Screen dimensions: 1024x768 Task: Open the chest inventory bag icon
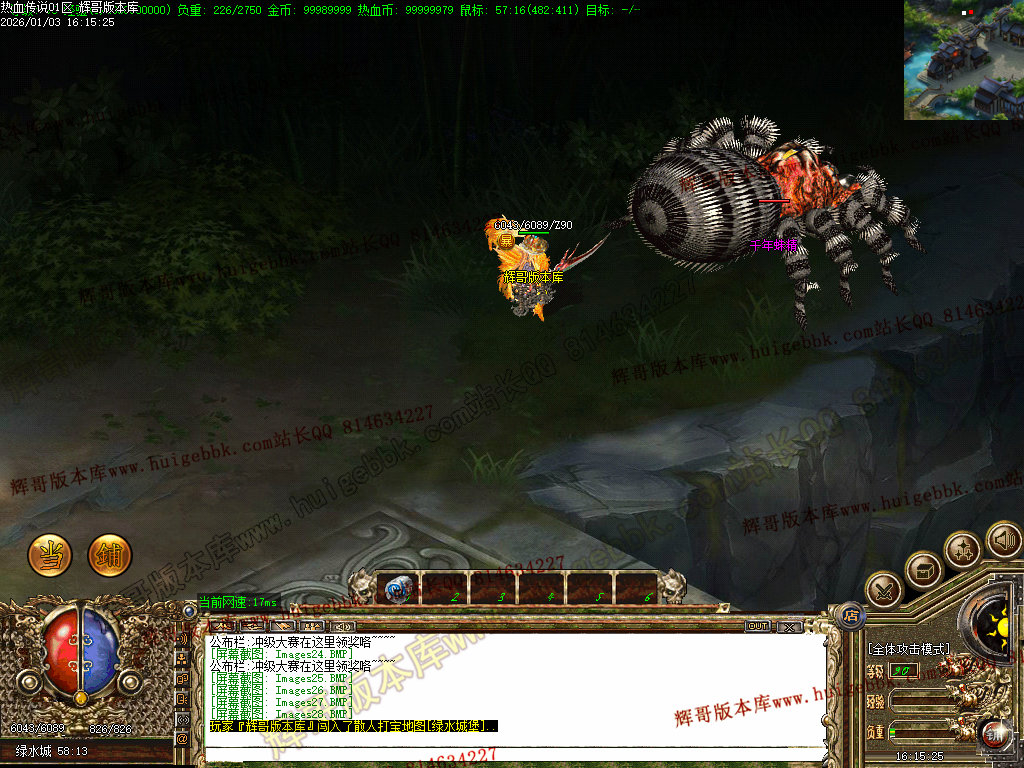pos(923,570)
